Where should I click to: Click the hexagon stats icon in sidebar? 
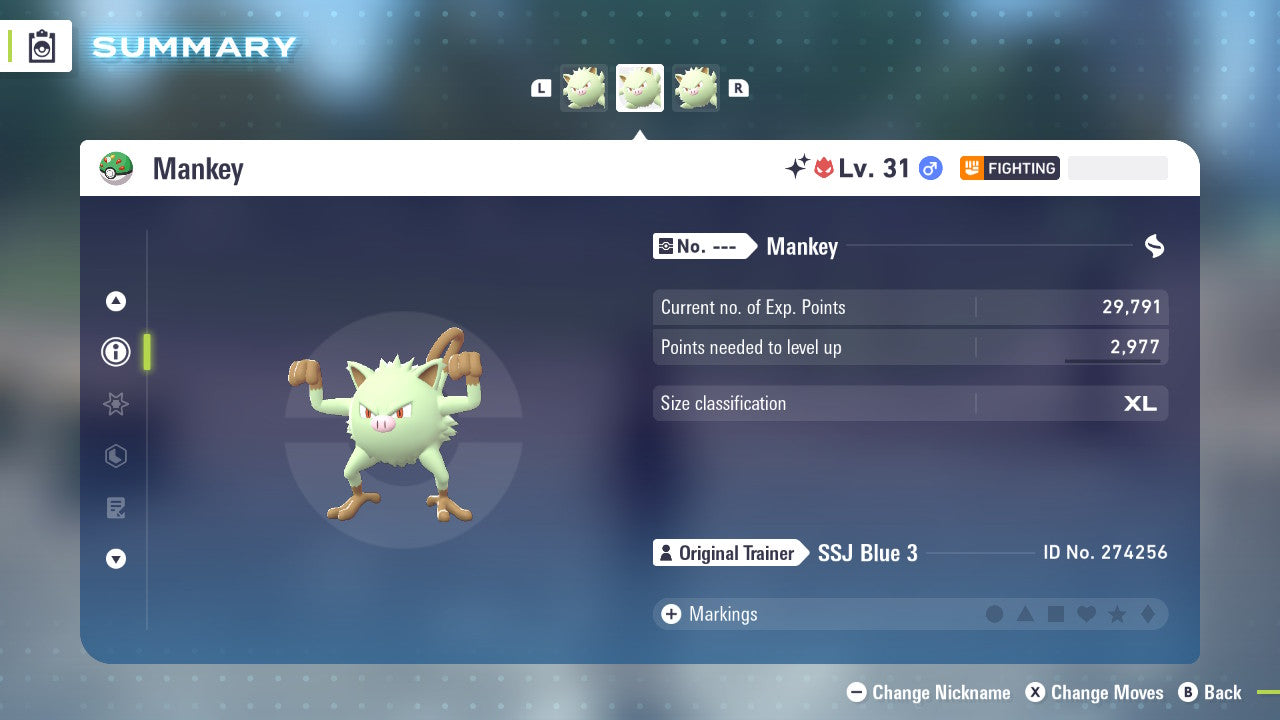[x=116, y=456]
